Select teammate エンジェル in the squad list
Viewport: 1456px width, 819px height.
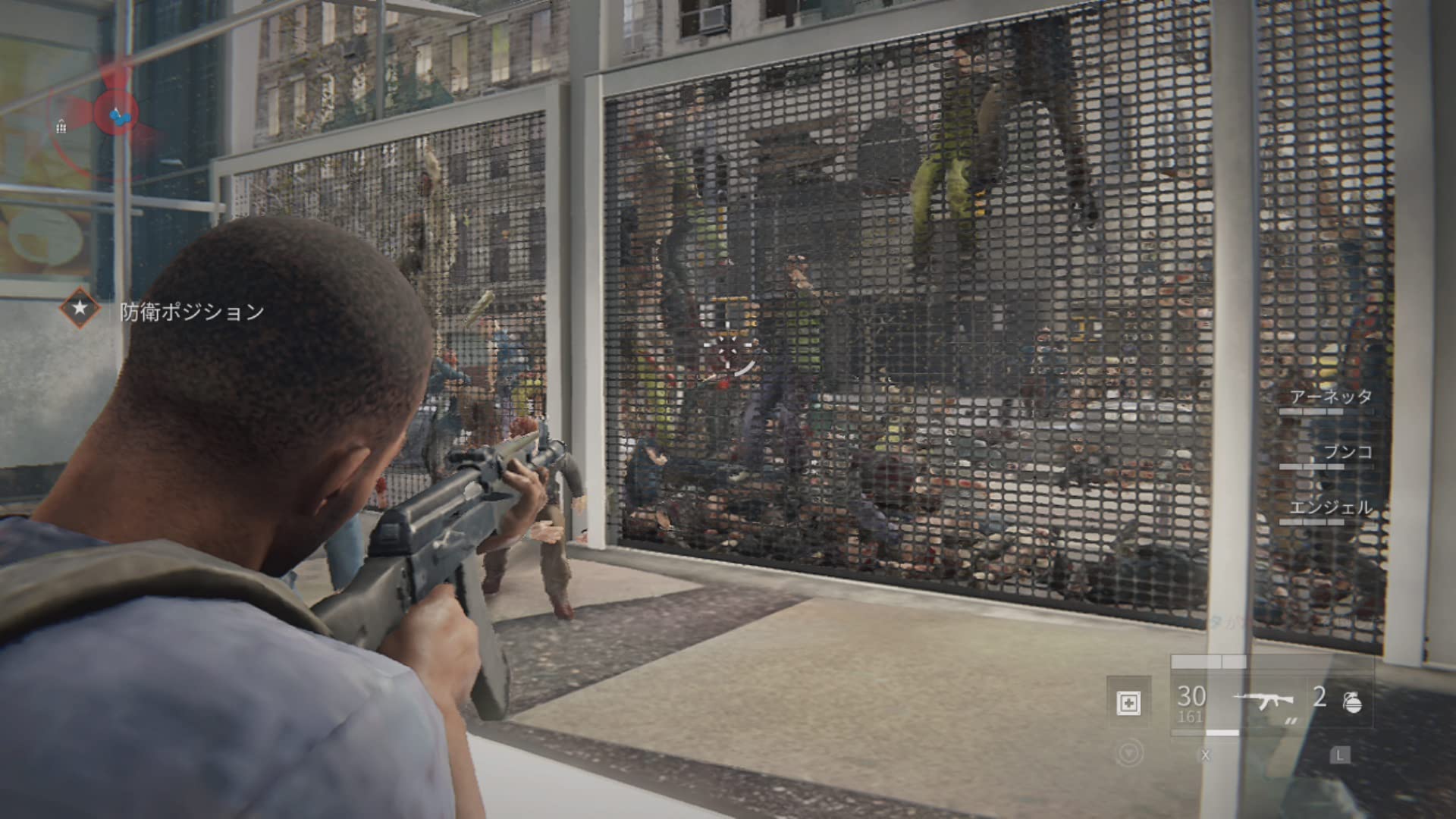[x=1331, y=508]
